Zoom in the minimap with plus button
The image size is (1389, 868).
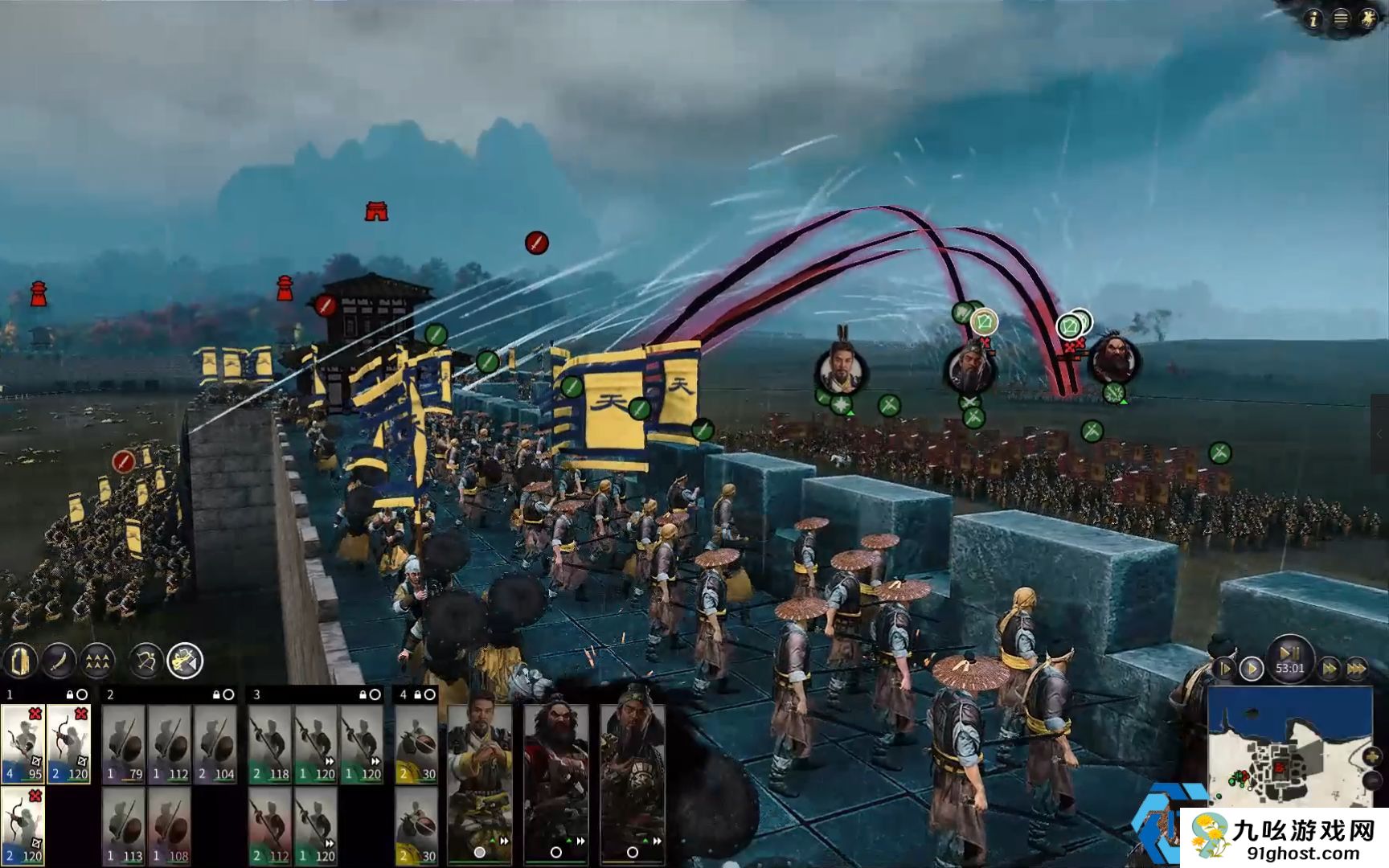pos(1372,756)
